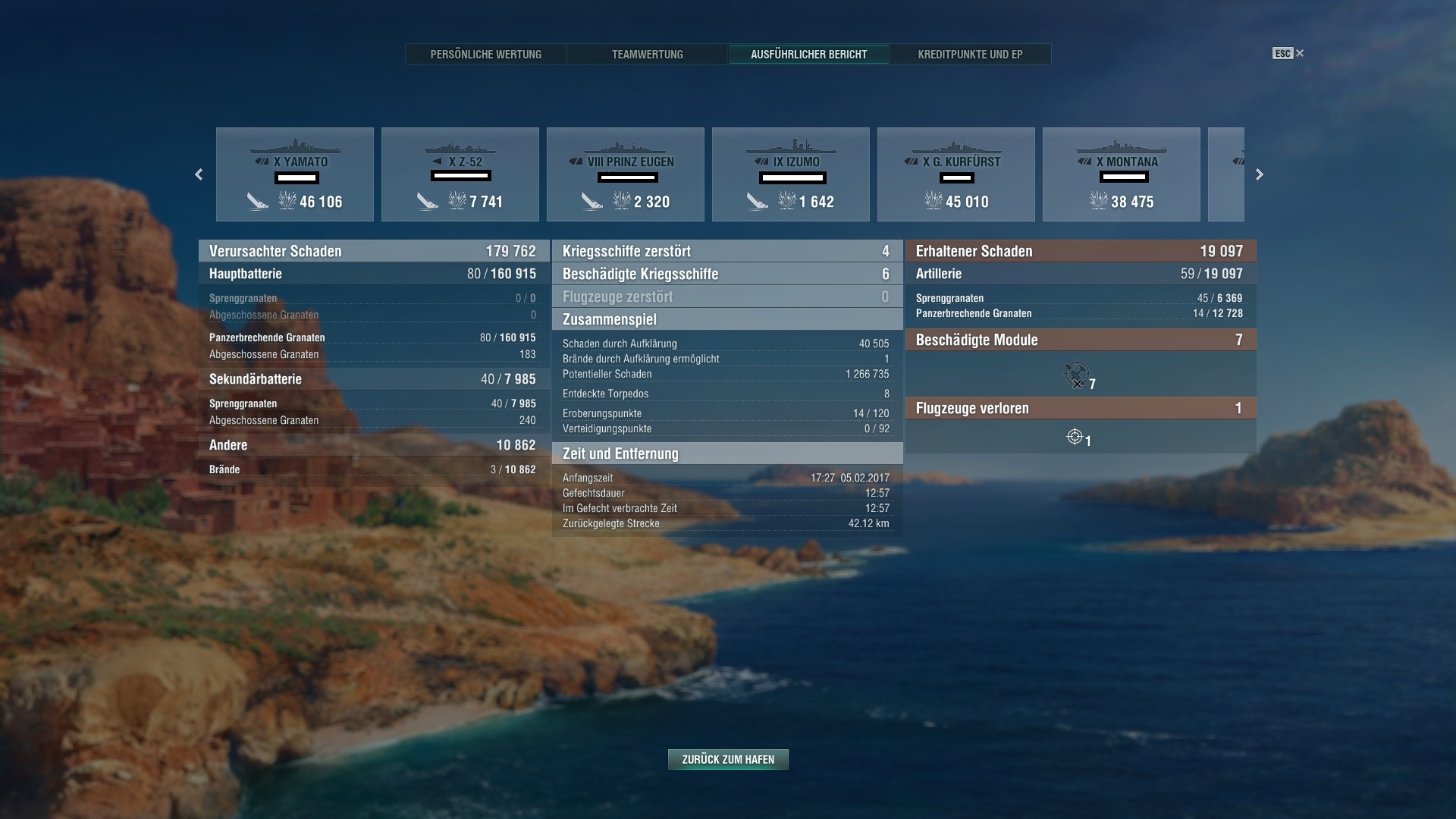Screen dimensions: 1456x819
Task: Select the X Yamato ship card
Action: click(295, 174)
